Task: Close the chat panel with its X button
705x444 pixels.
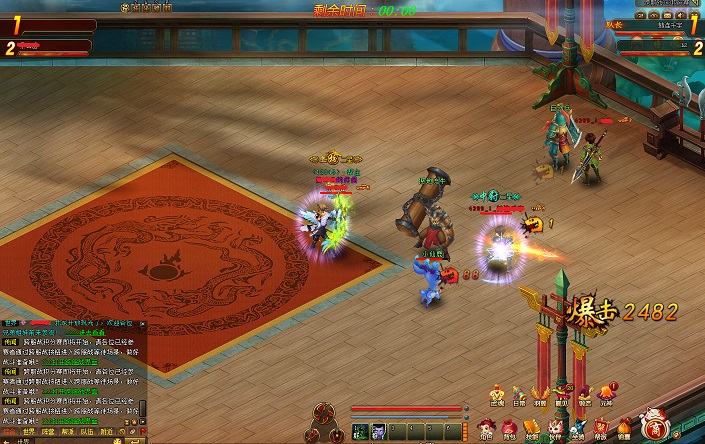Action: pyautogui.click(x=143, y=324)
